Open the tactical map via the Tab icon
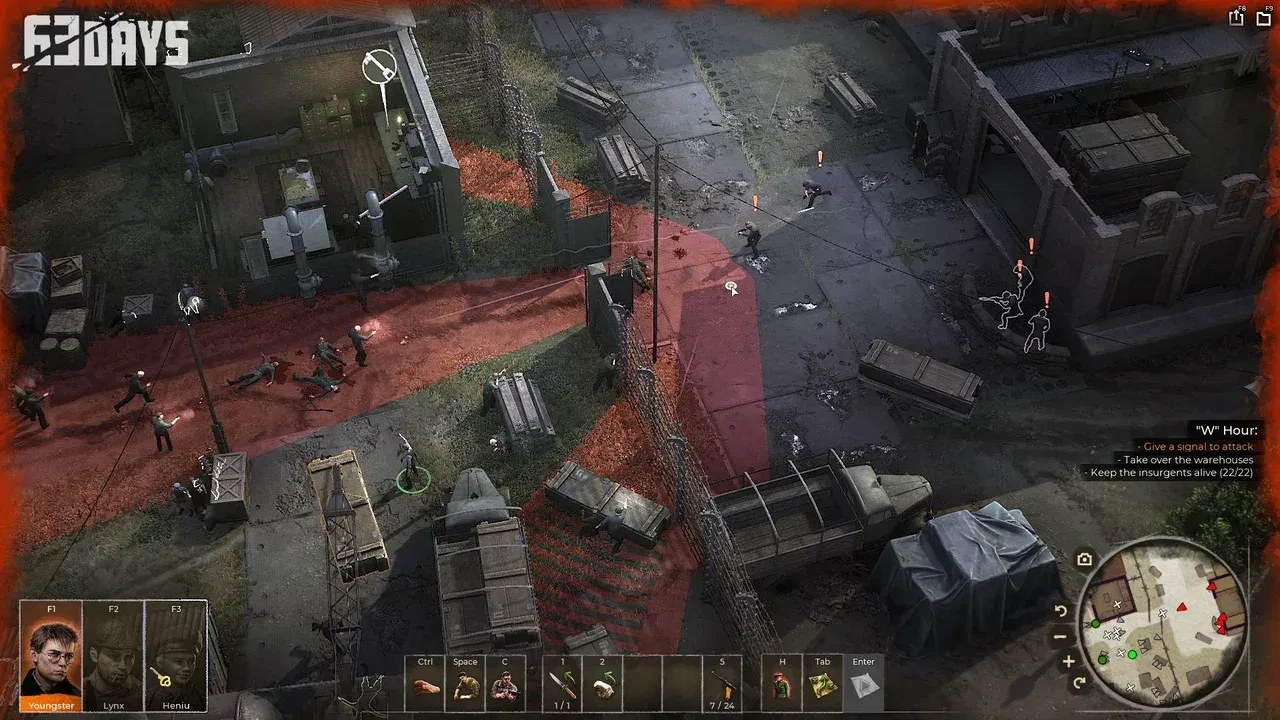The height and width of the screenshot is (720, 1280). tap(822, 685)
